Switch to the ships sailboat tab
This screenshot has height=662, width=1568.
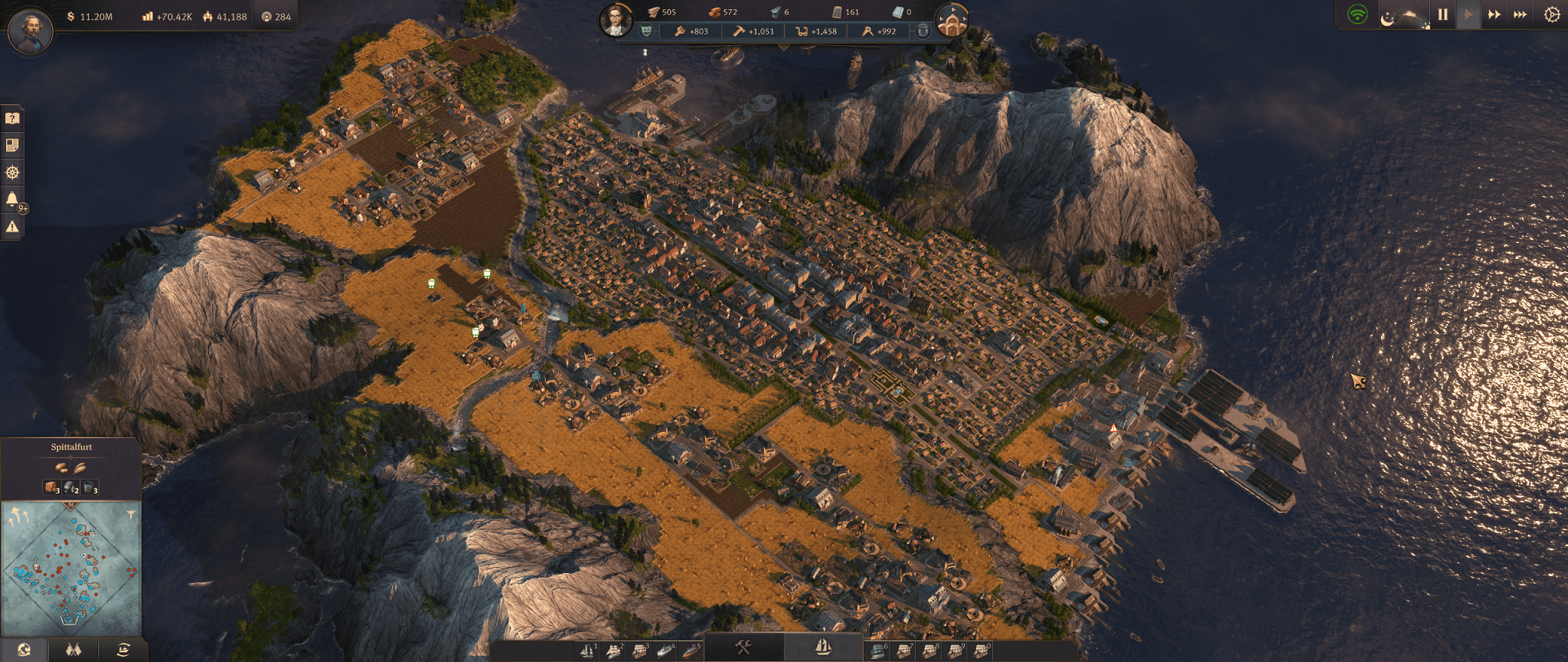click(823, 648)
